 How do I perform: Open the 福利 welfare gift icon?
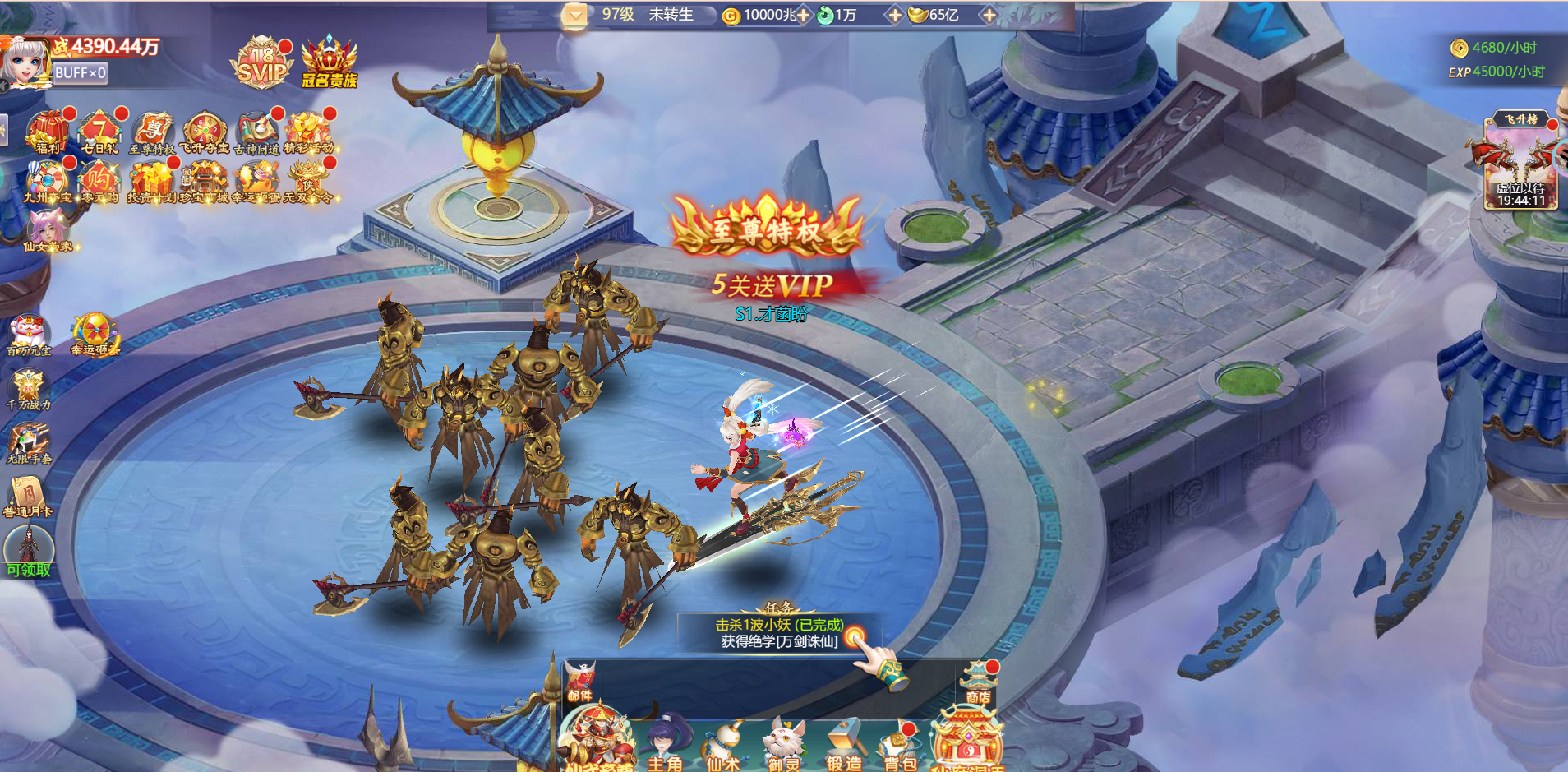48,132
